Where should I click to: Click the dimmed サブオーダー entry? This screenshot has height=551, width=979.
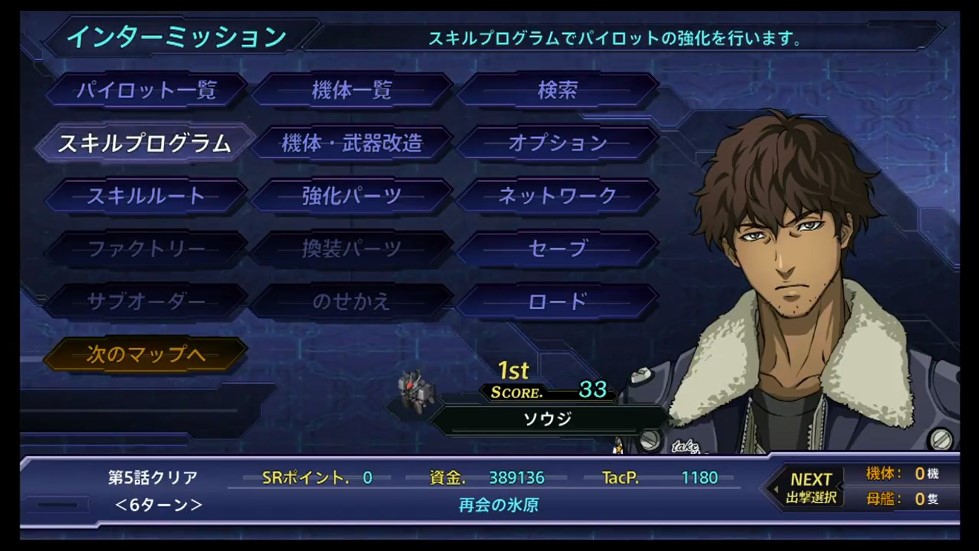click(x=146, y=302)
